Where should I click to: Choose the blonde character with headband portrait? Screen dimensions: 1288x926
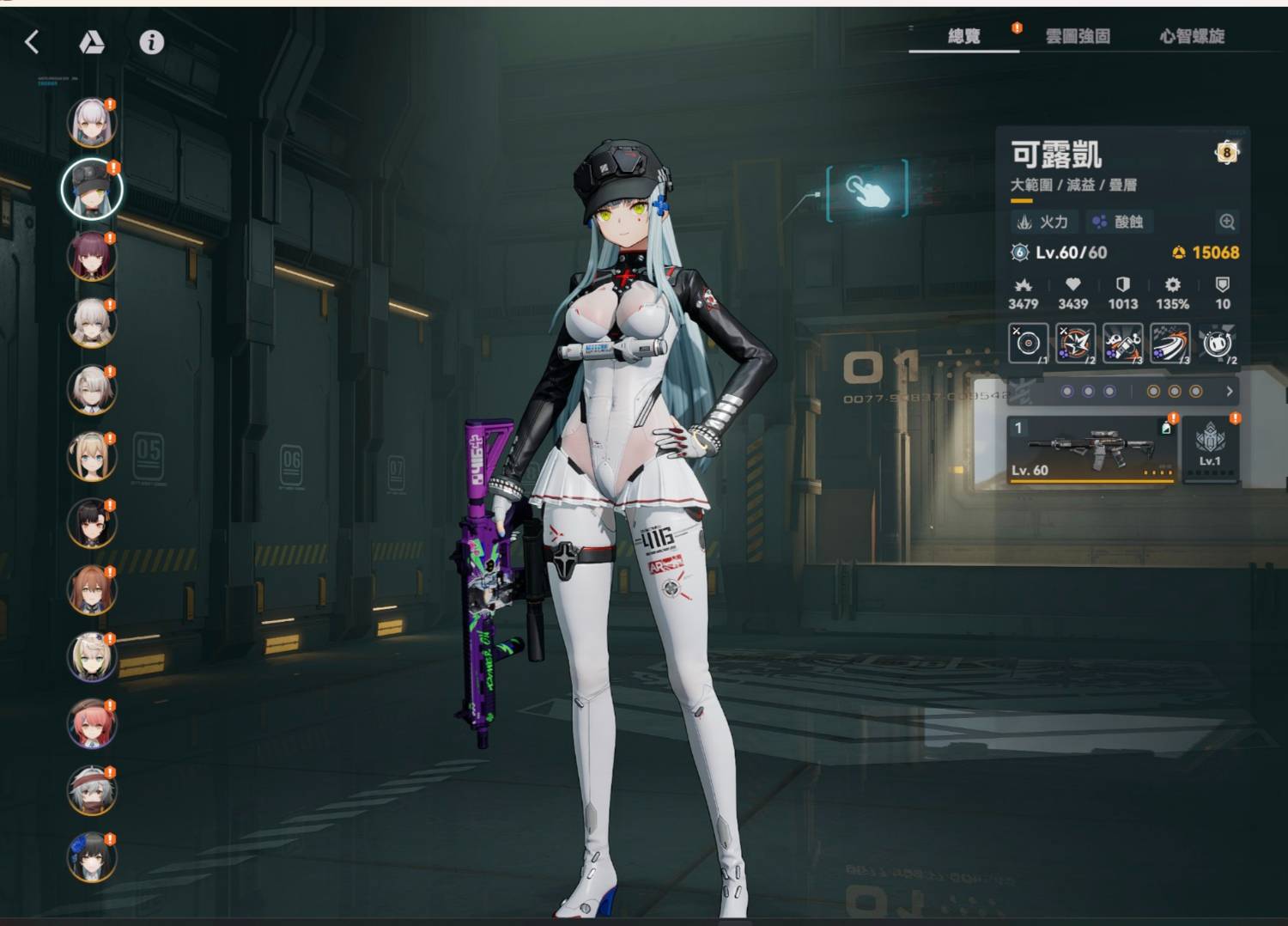pyautogui.click(x=91, y=456)
